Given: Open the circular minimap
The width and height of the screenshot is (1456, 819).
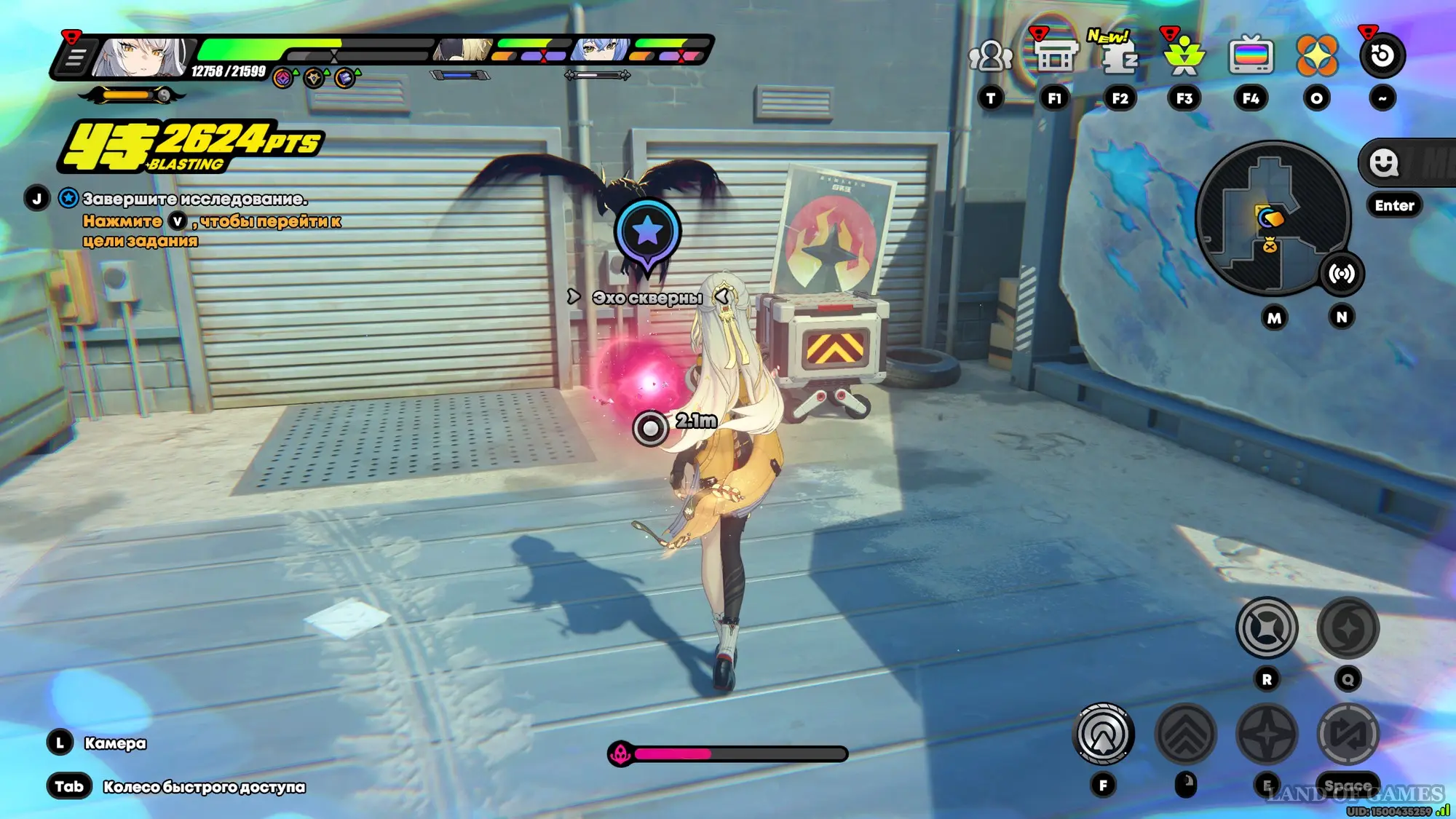Looking at the screenshot, I should click(x=1273, y=217).
